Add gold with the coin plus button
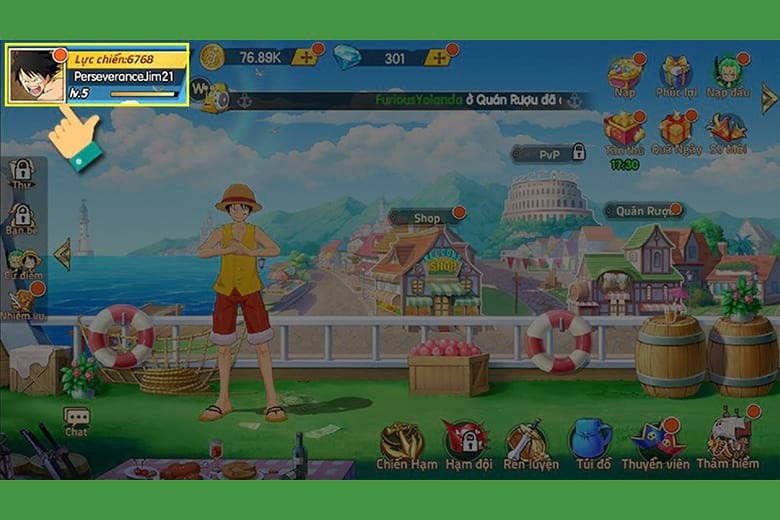This screenshot has width=780, height=520. [x=304, y=57]
